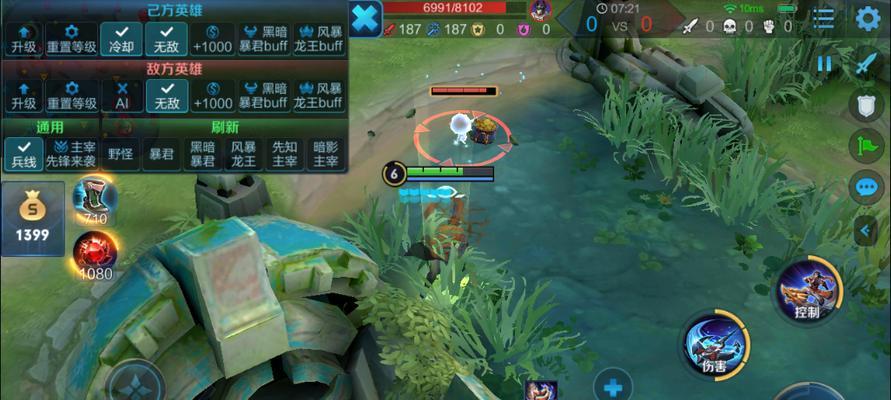This screenshot has height=400, width=891.
Task: Refresh the 先知主宰 spawn
Action: (285, 153)
